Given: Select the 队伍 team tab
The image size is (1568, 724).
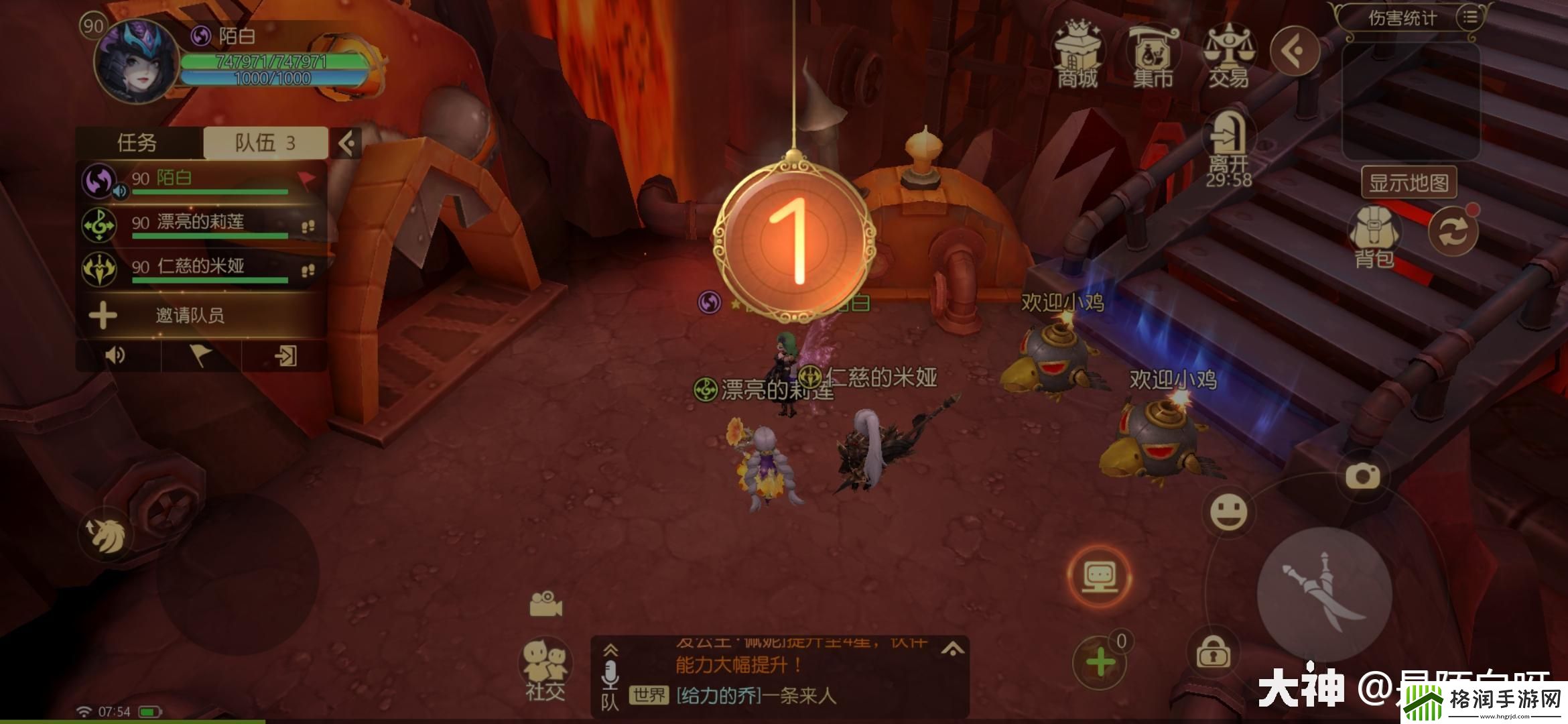Looking at the screenshot, I should tap(265, 143).
